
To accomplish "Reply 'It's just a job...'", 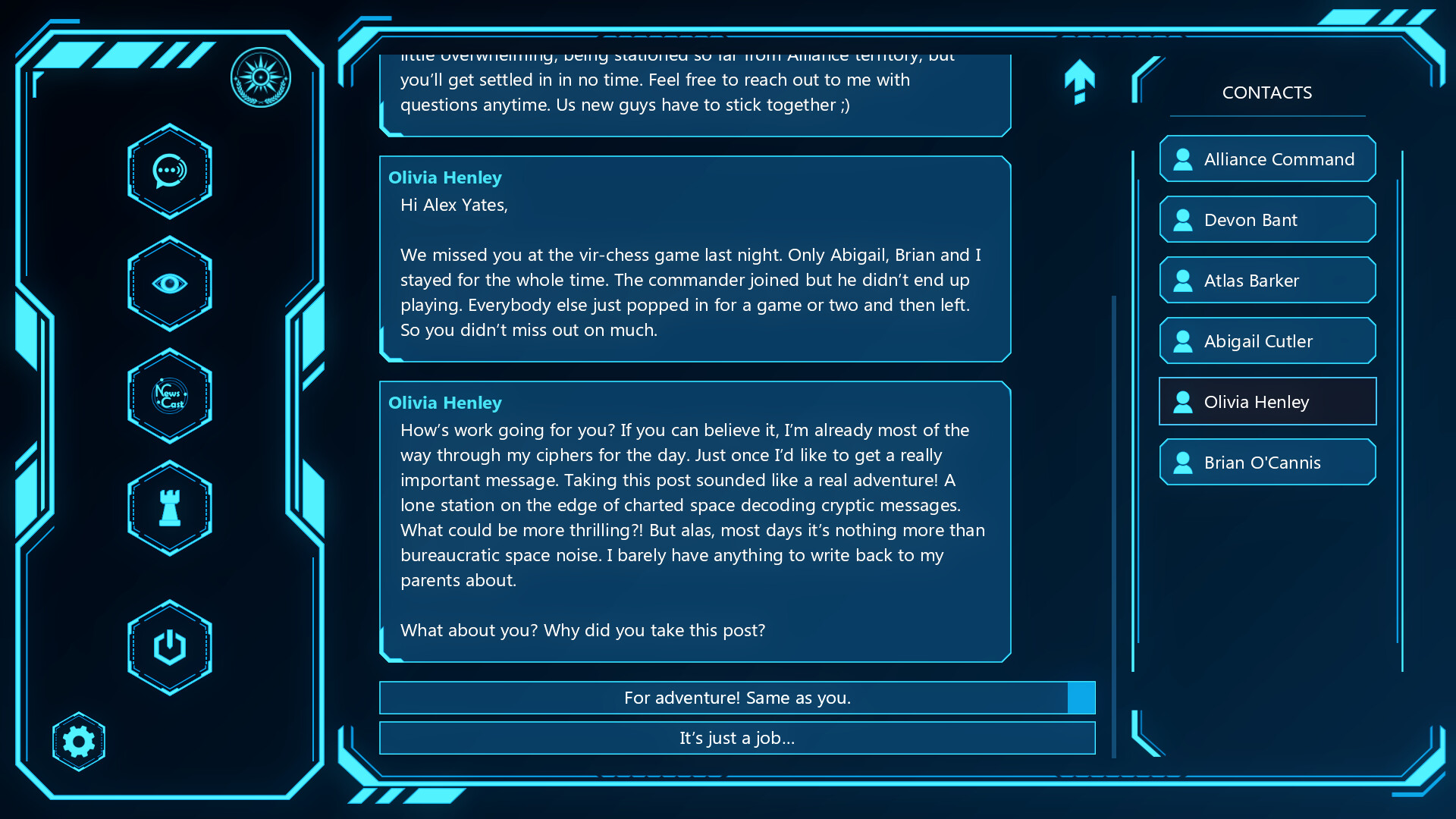I will pos(736,738).
